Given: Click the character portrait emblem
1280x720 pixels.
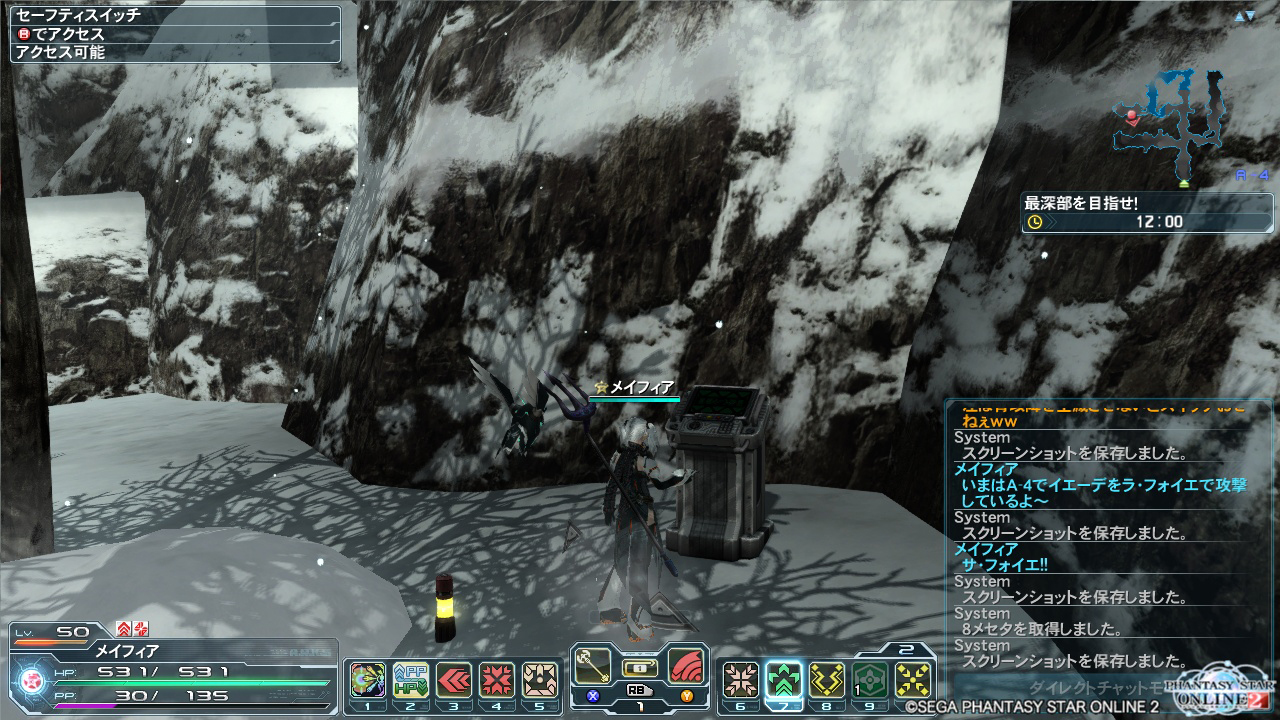Looking at the screenshot, I should tap(31, 680).
